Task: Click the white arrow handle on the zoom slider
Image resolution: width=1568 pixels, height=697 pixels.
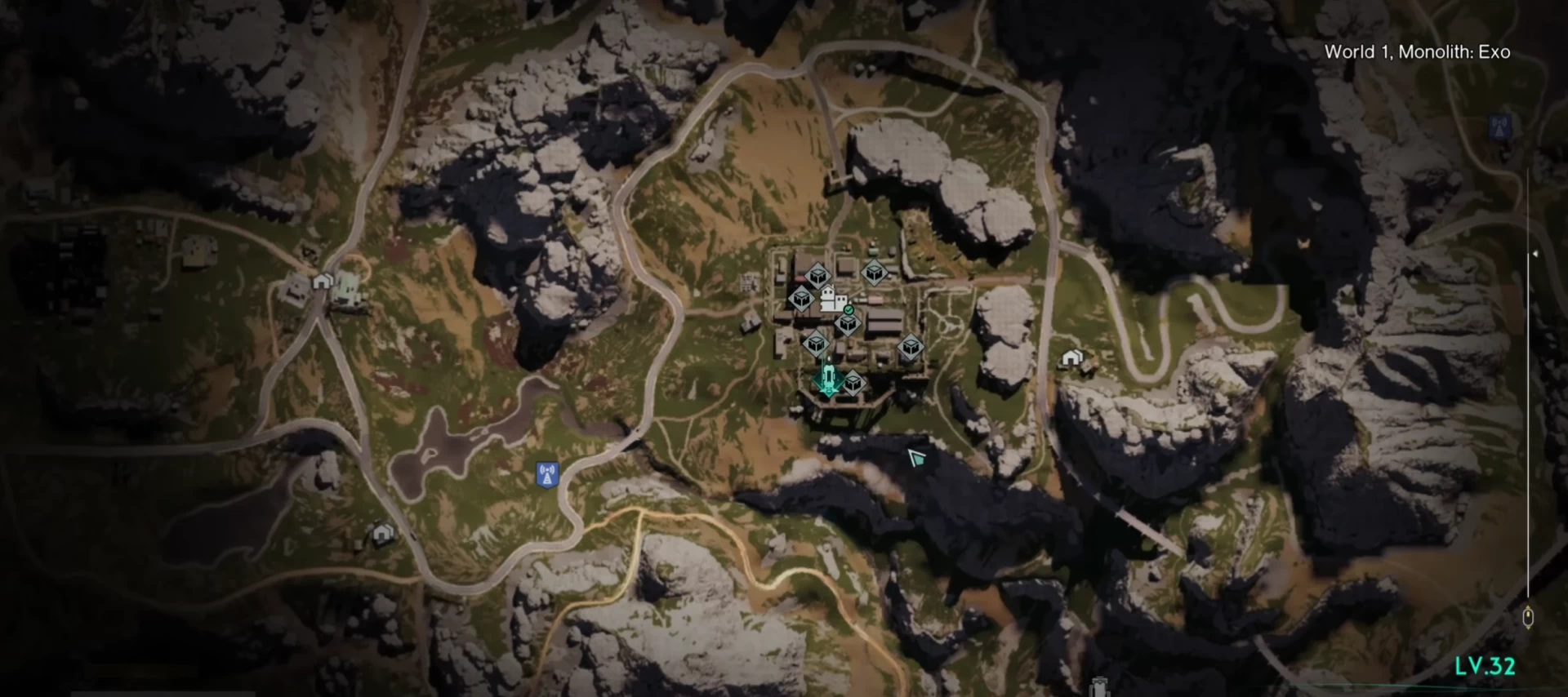Action: (x=1535, y=254)
